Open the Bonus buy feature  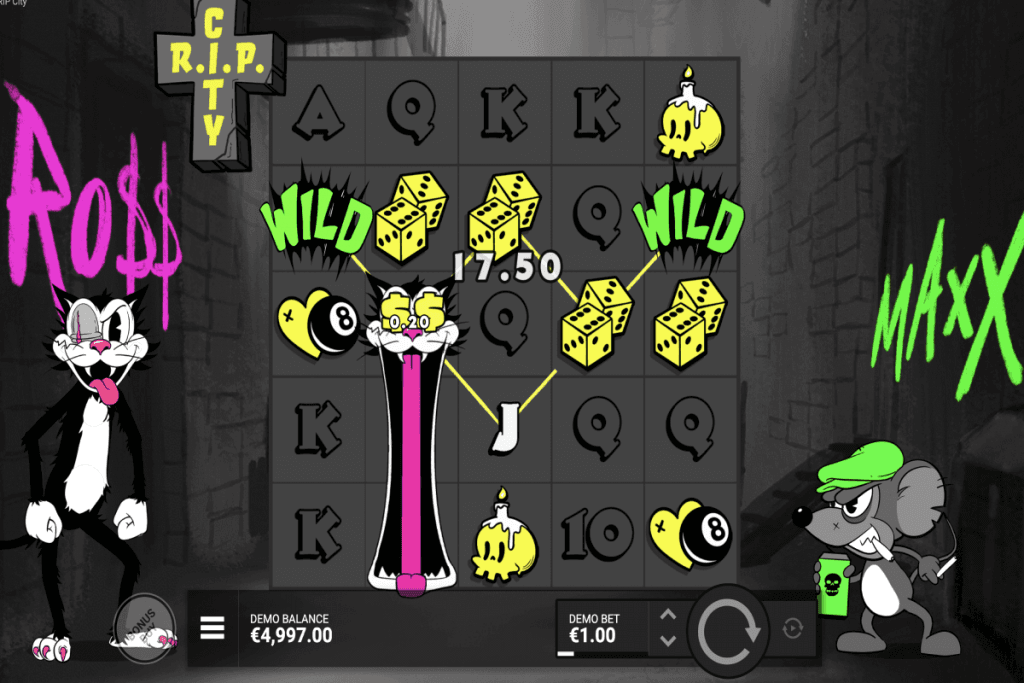click(144, 624)
